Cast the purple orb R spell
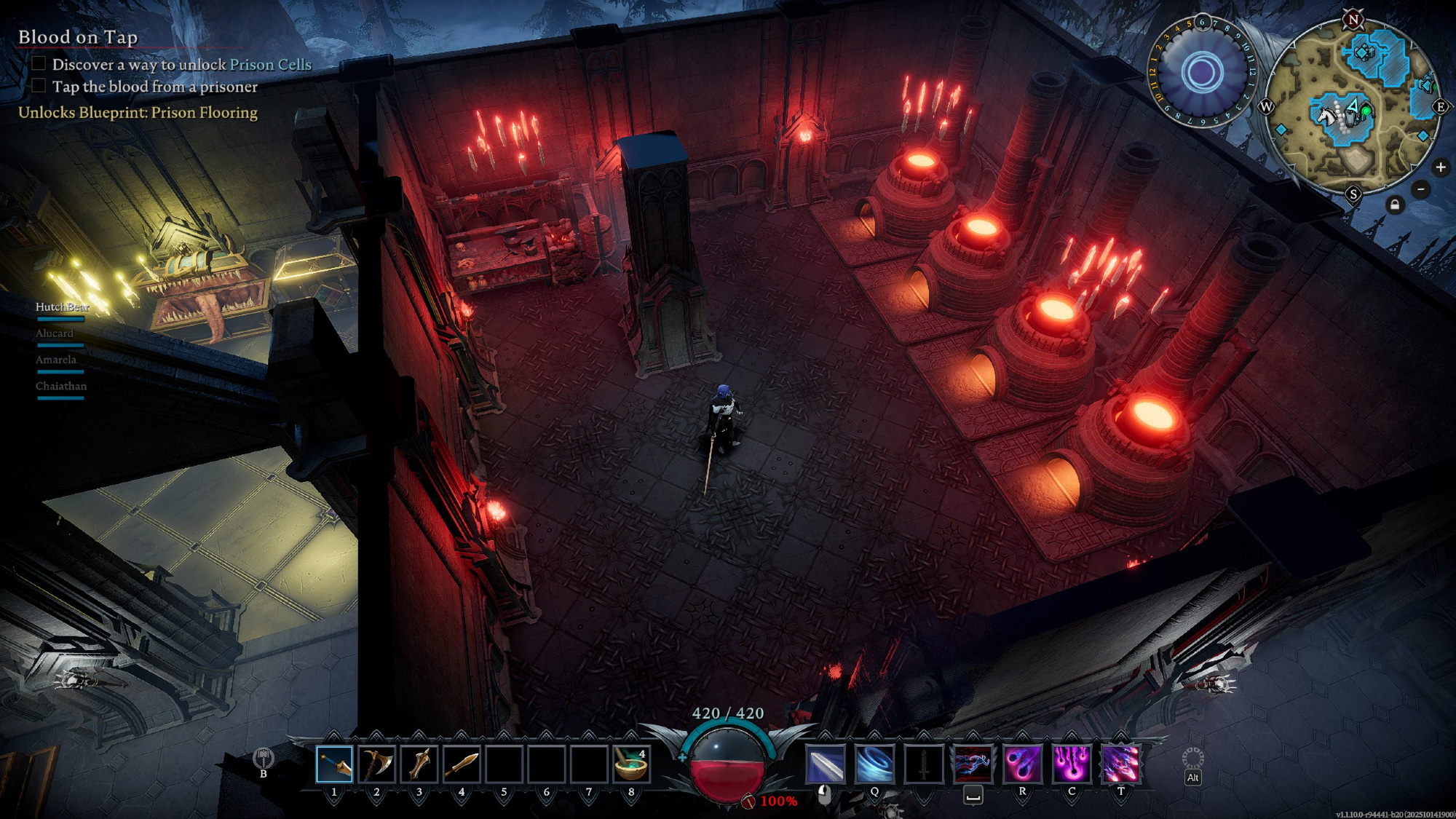This screenshot has height=819, width=1456. 1022,764
